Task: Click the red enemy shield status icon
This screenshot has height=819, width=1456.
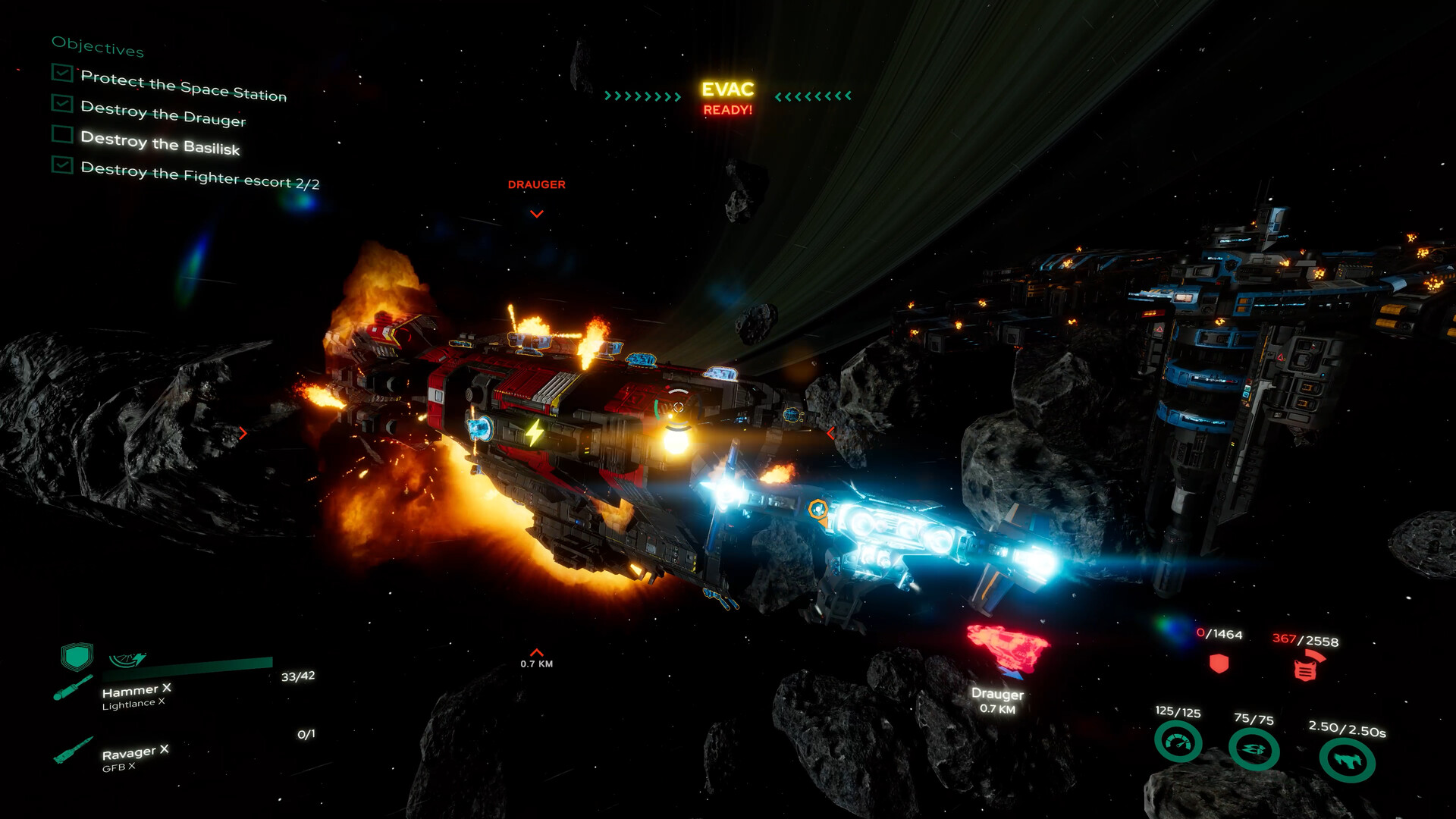Action: pos(1219,664)
